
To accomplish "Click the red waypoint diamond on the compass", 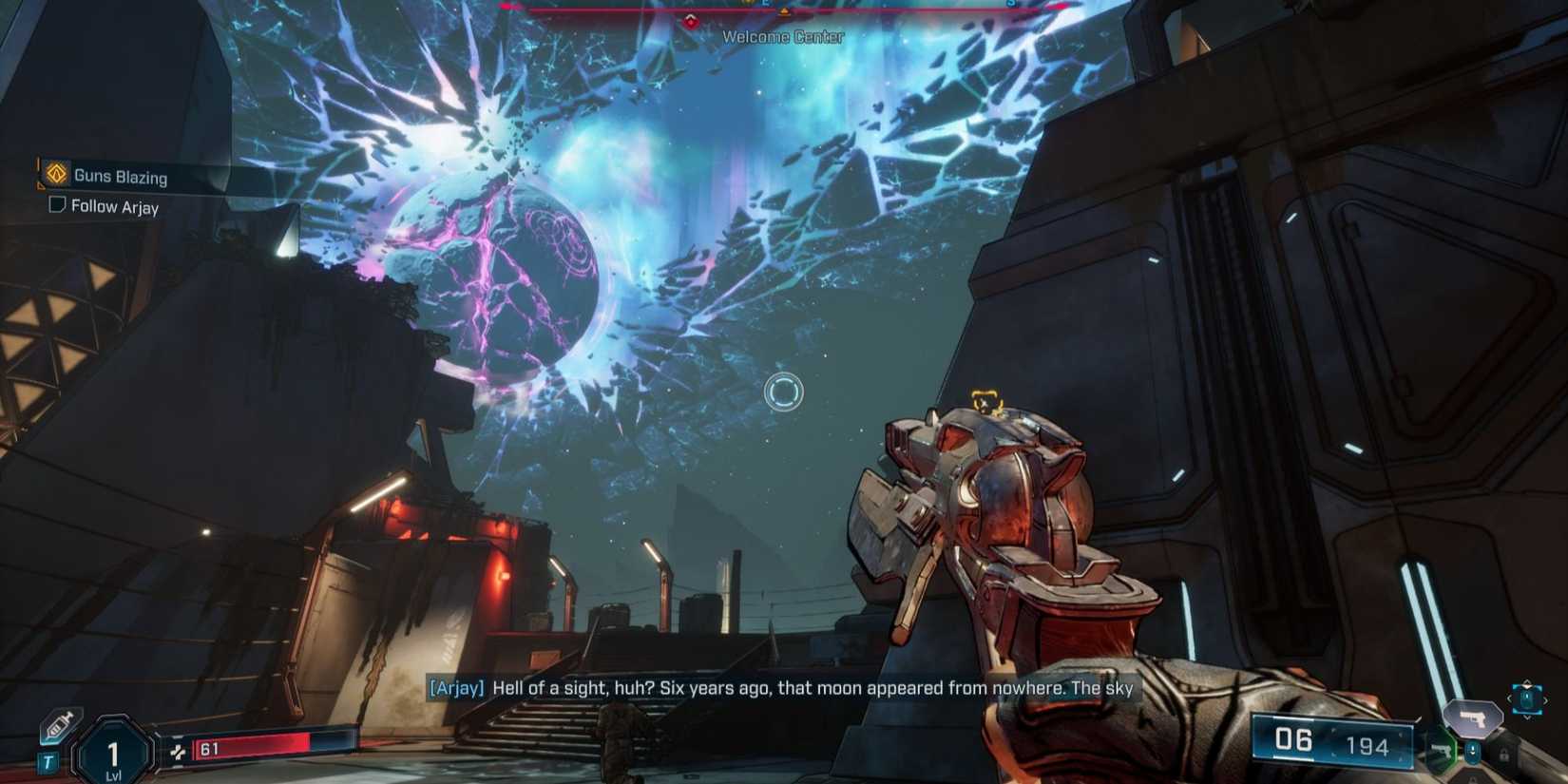I will [691, 21].
